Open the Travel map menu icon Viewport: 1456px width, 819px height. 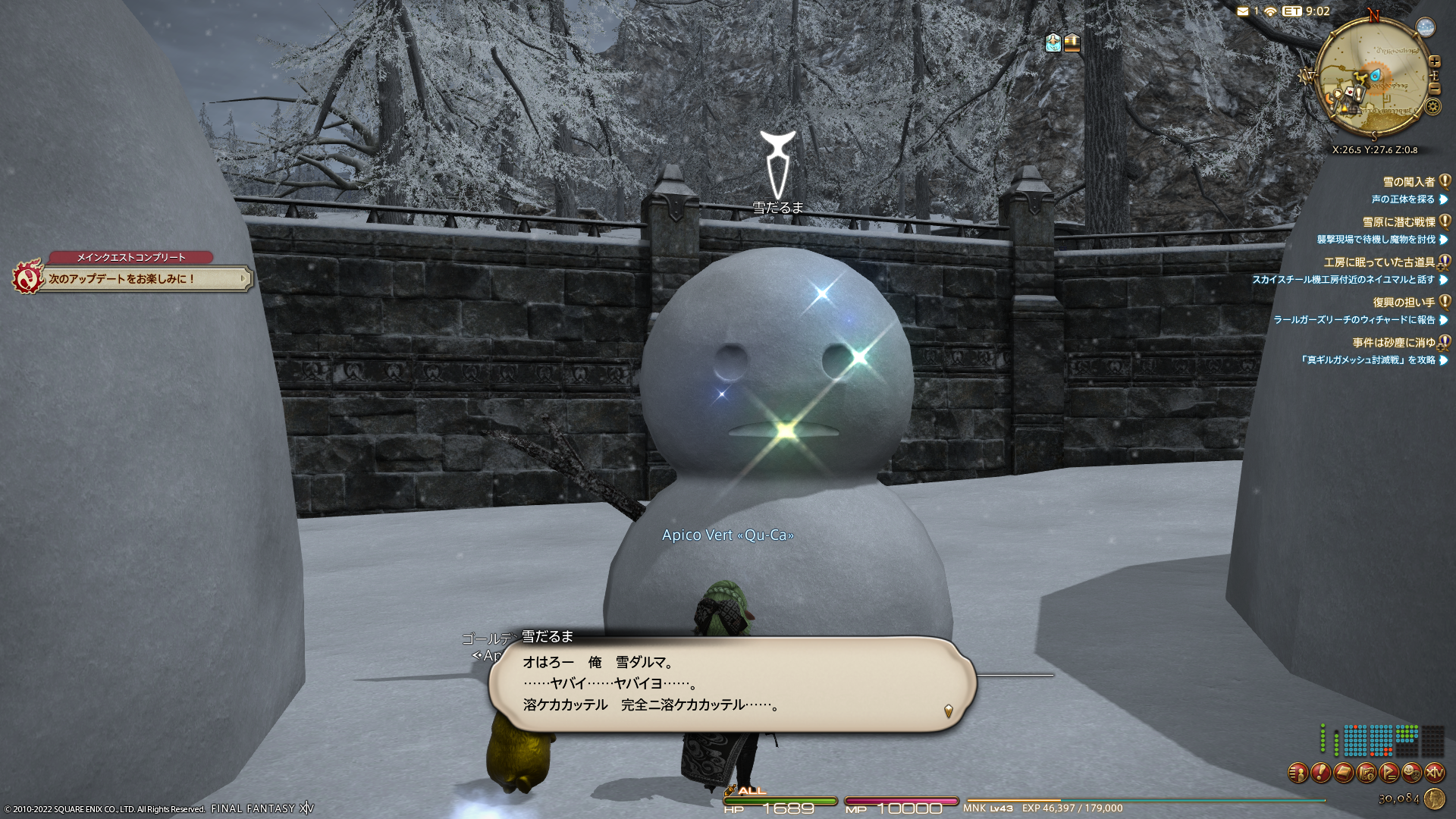click(1367, 773)
